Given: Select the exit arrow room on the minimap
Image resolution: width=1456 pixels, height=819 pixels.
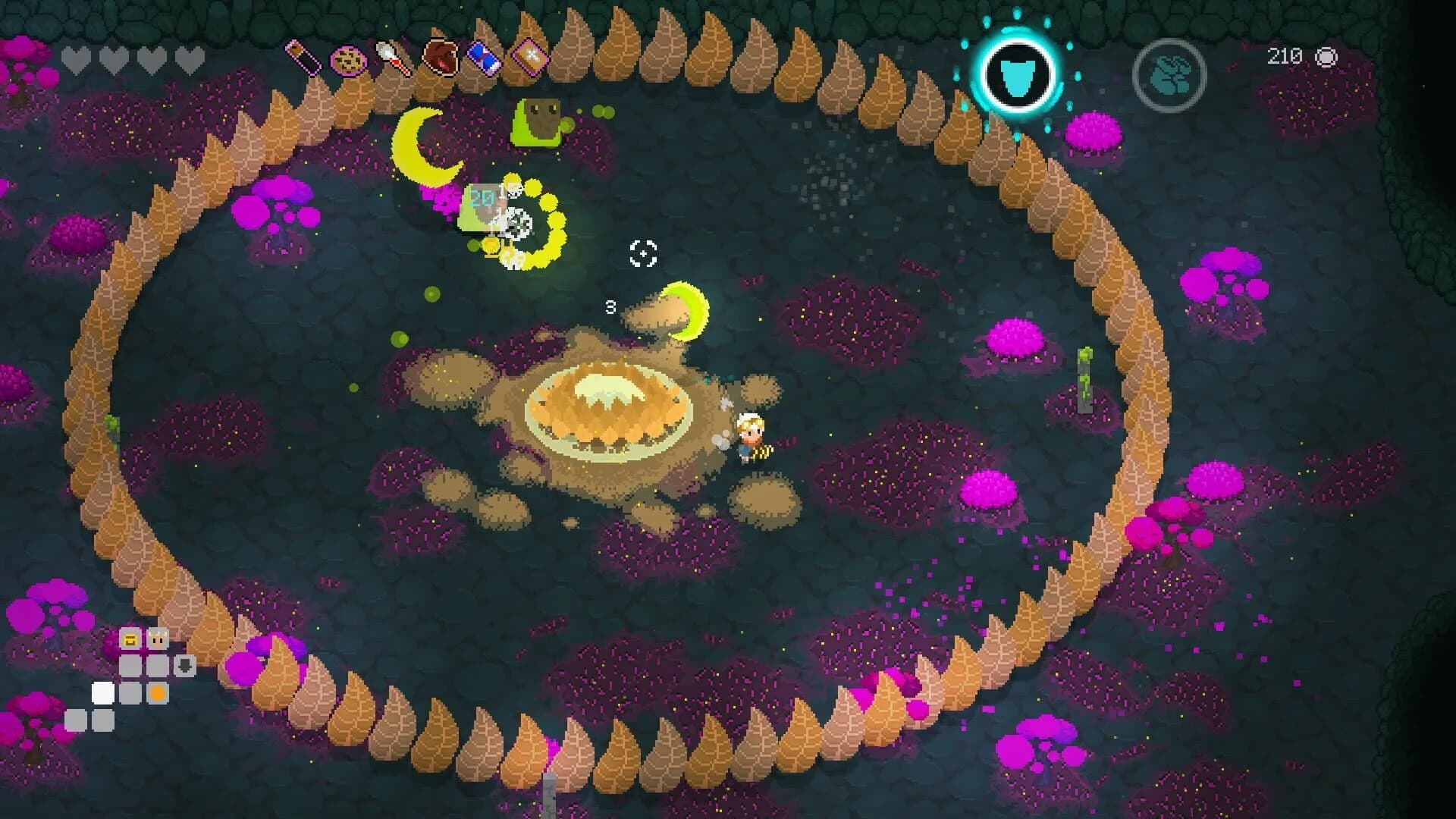Looking at the screenshot, I should point(186,665).
